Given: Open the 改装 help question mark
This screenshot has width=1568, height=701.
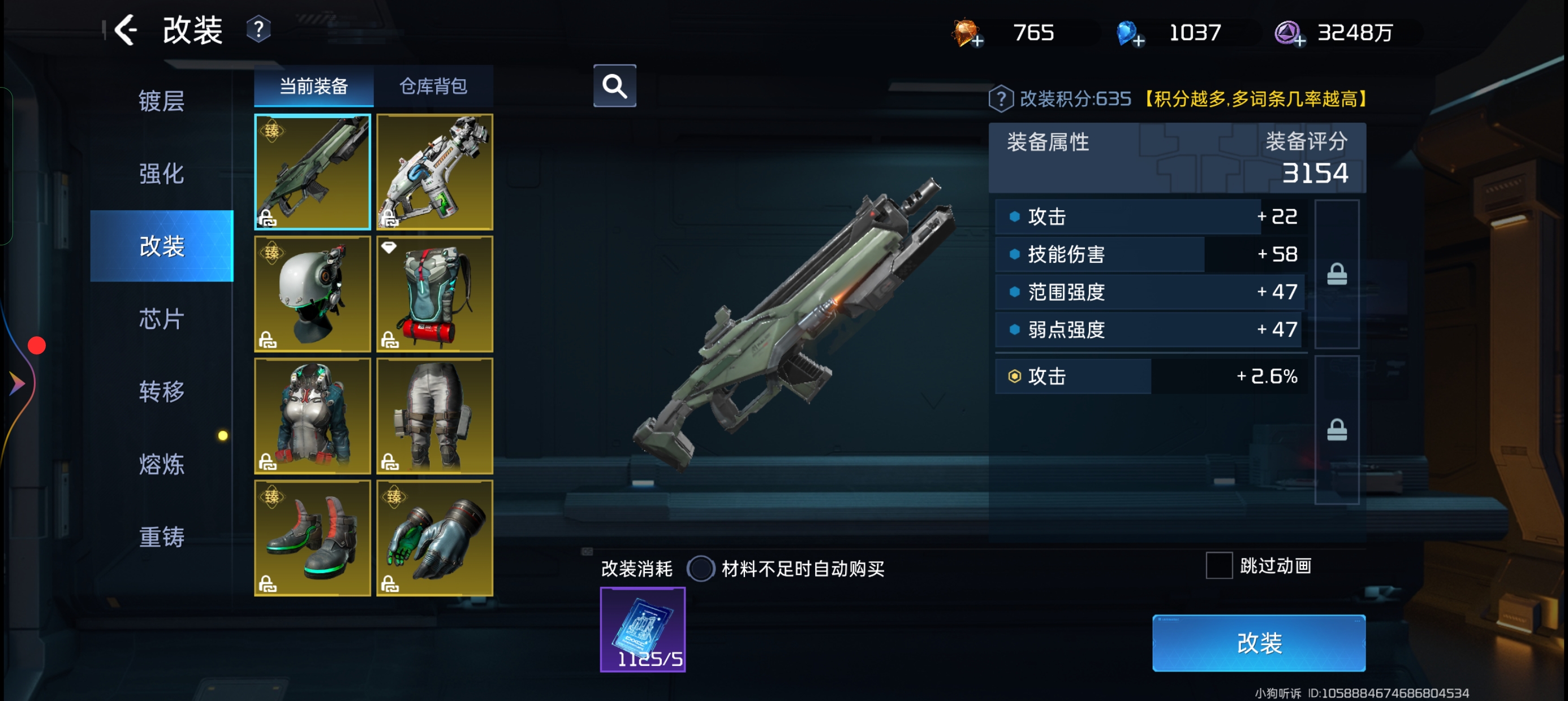Looking at the screenshot, I should (259, 30).
